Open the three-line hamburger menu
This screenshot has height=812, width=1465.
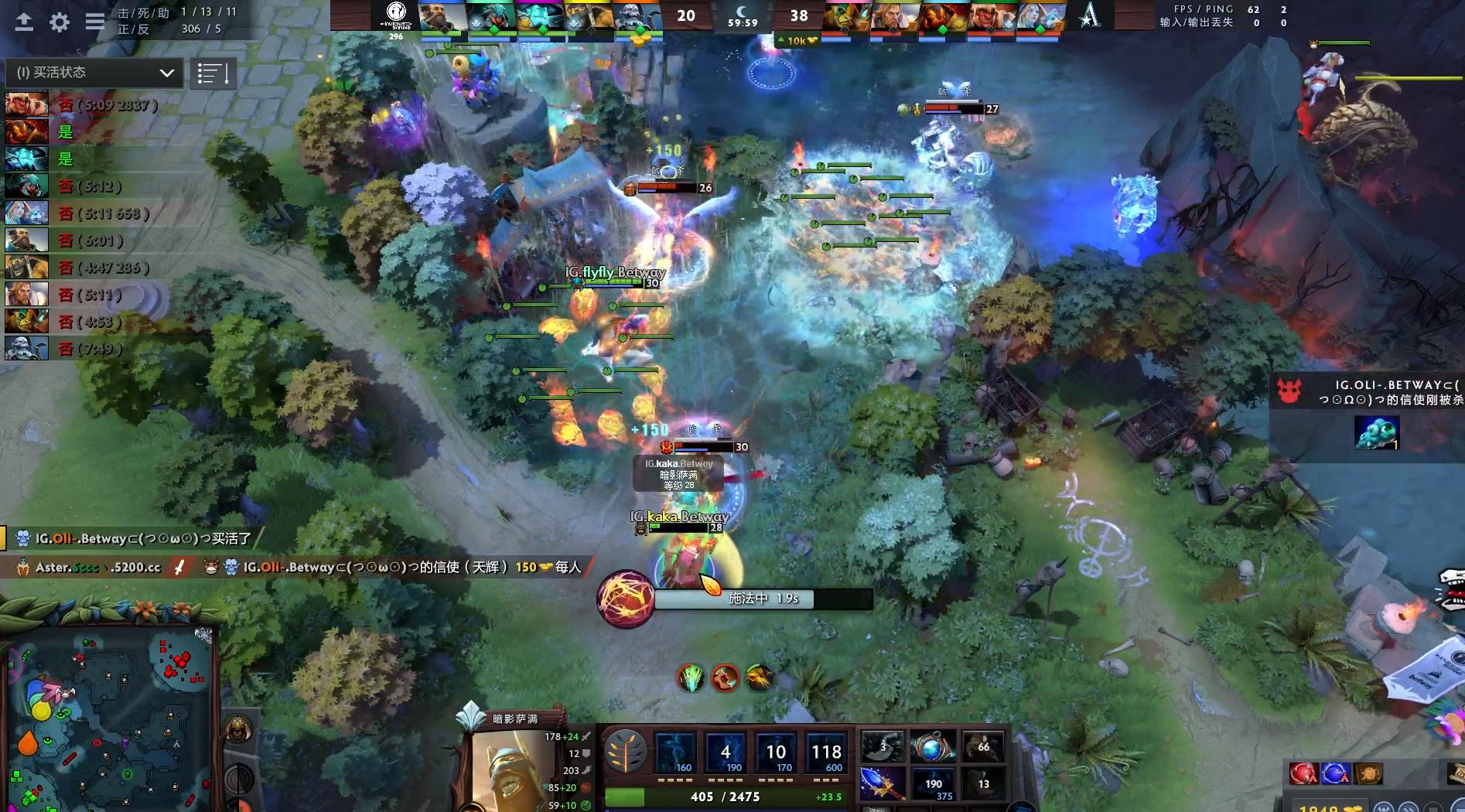click(95, 22)
